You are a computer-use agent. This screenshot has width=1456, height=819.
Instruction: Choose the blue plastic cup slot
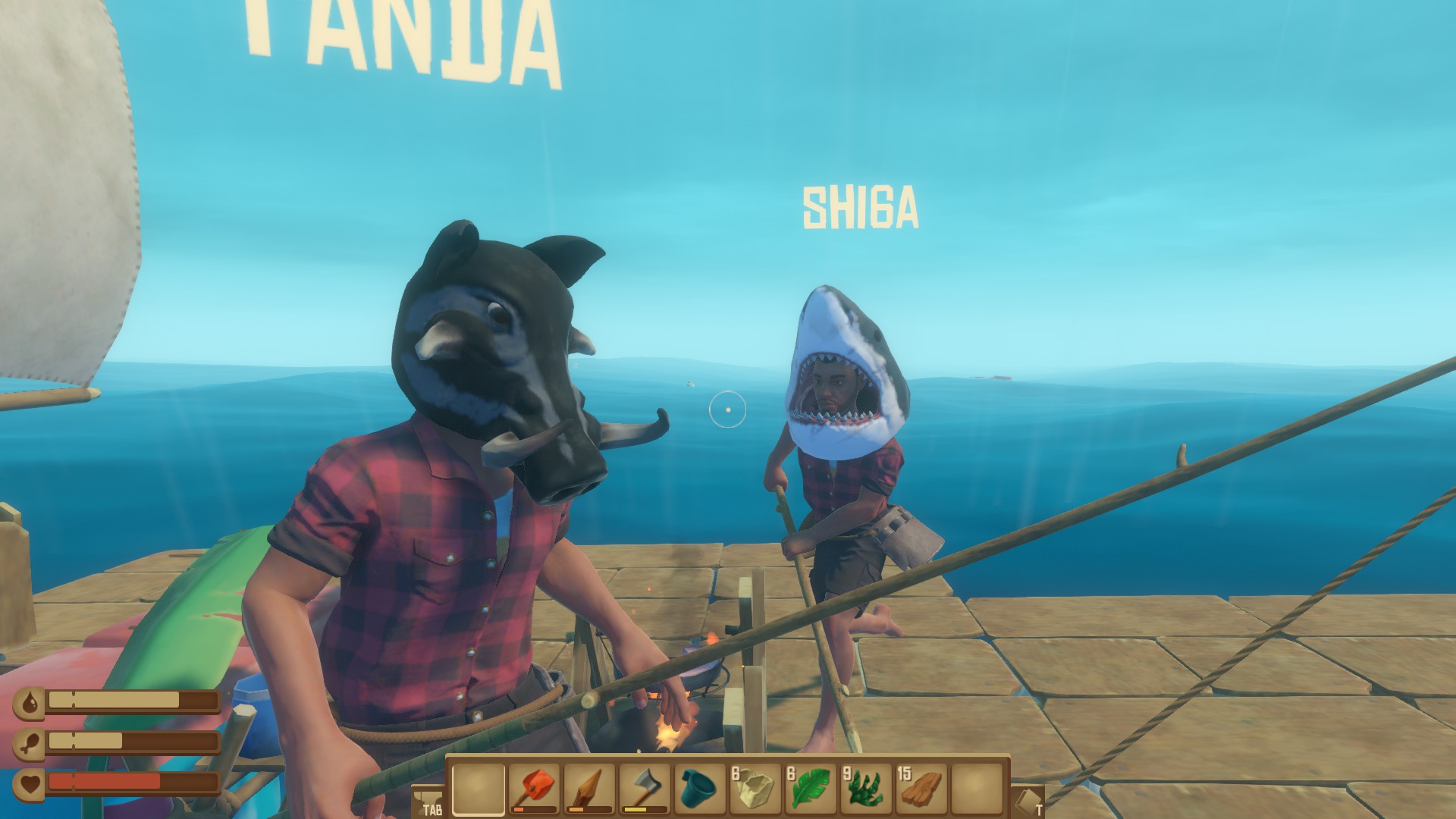[700, 789]
